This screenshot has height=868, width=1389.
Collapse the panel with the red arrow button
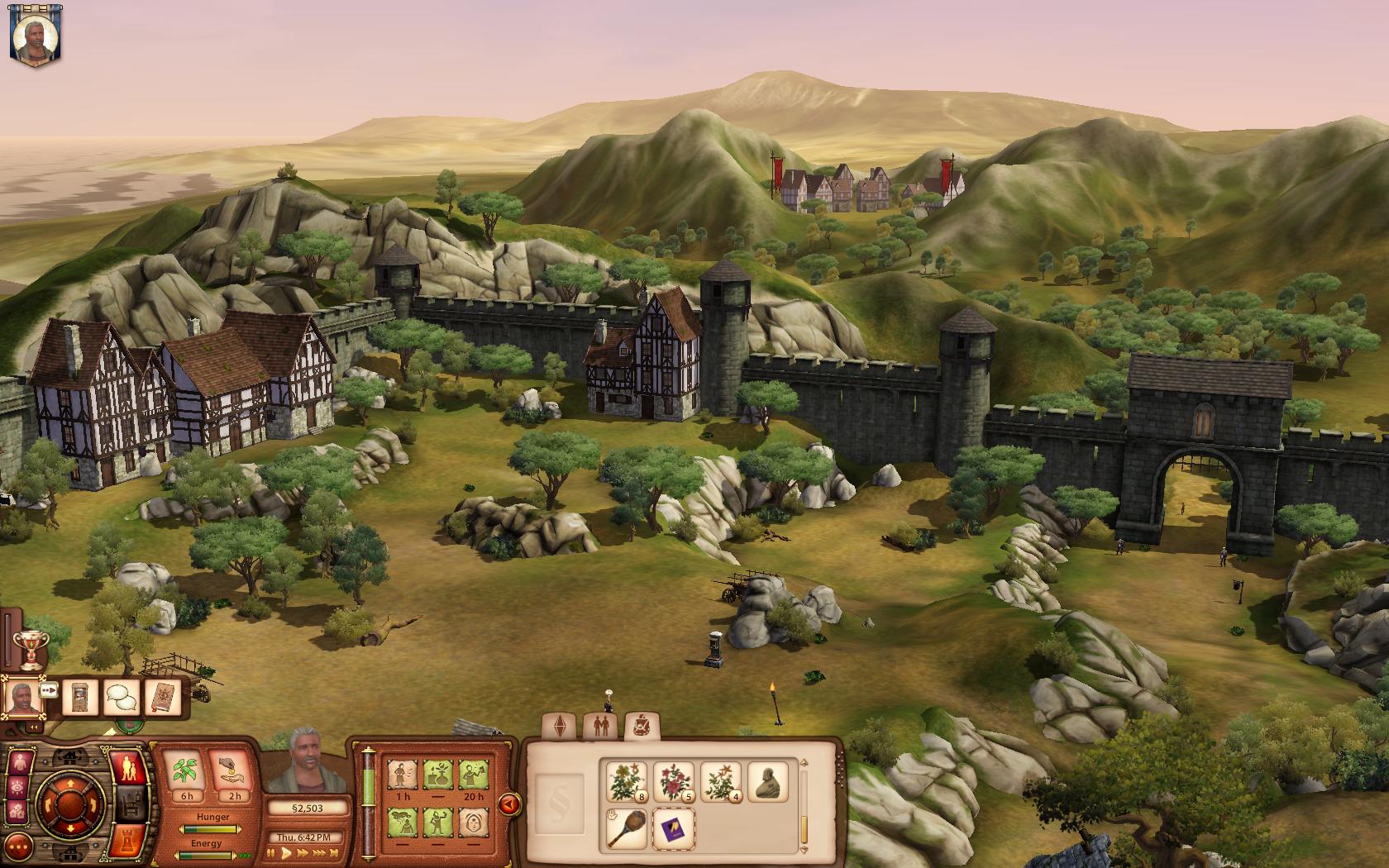(509, 804)
